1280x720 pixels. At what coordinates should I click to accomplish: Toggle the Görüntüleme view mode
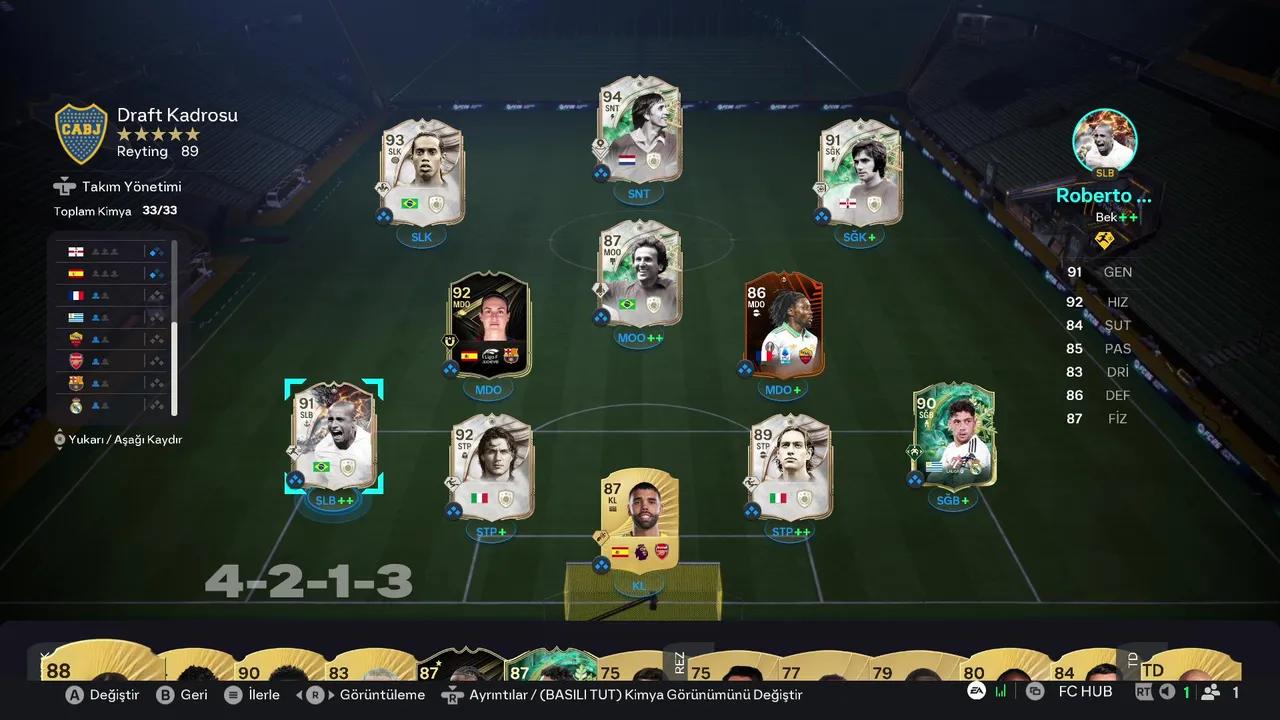click(x=383, y=694)
